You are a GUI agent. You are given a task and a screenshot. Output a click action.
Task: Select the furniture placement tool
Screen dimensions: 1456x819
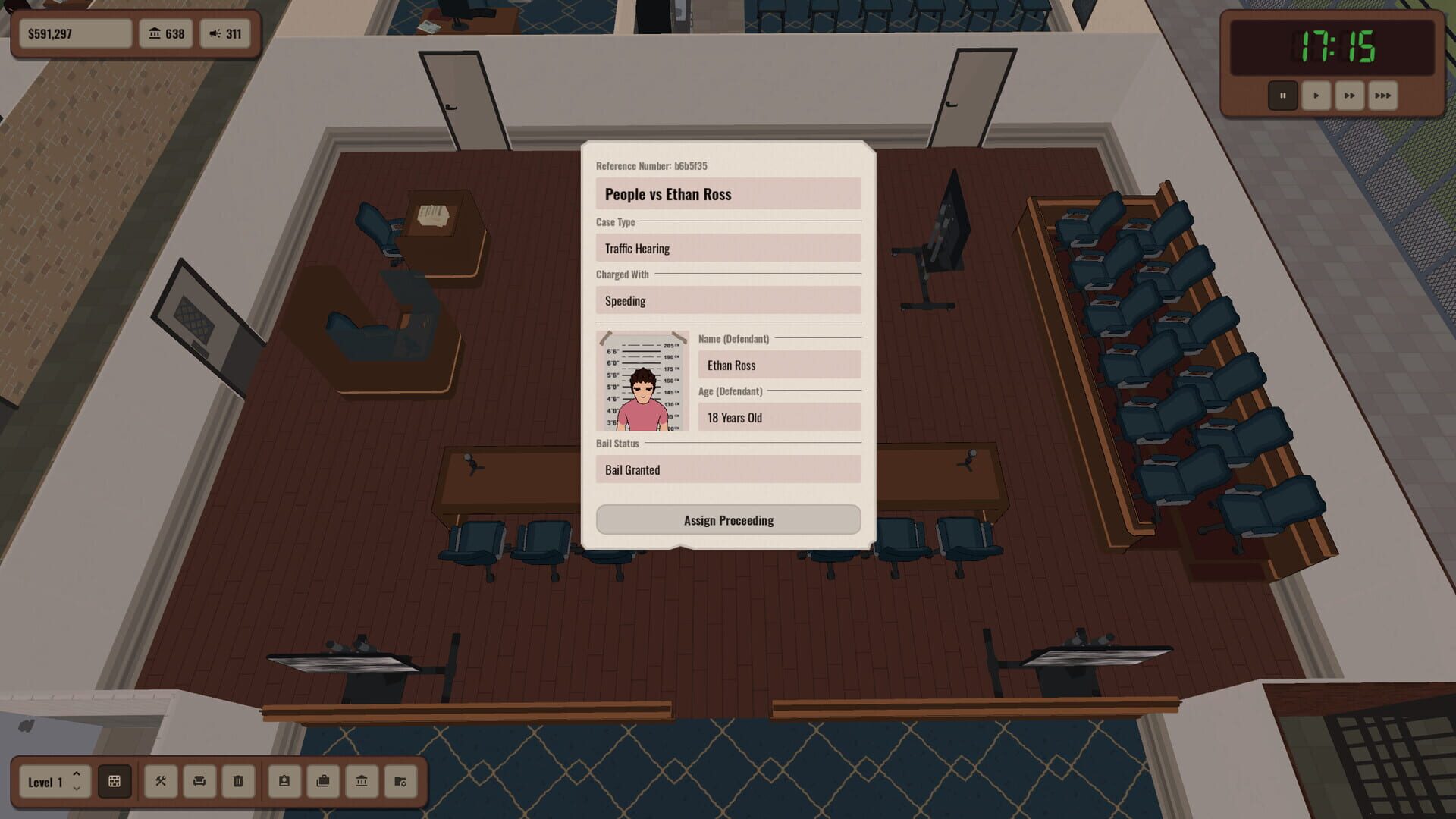[199, 782]
